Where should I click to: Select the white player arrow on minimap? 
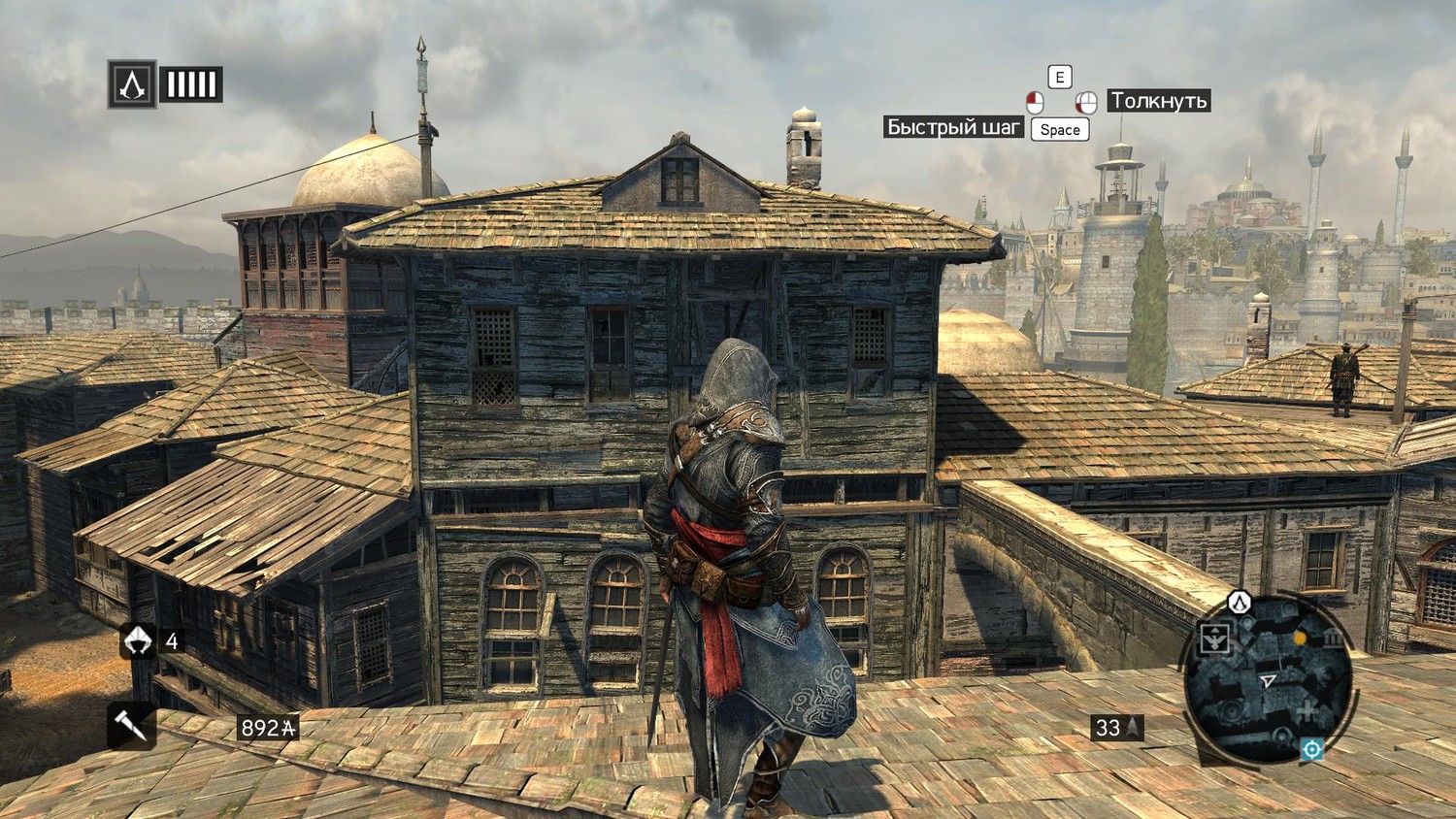(x=1267, y=682)
